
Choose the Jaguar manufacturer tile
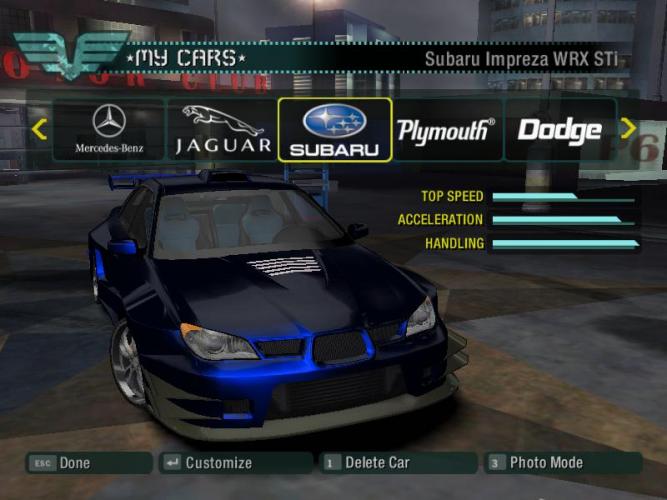click(223, 129)
